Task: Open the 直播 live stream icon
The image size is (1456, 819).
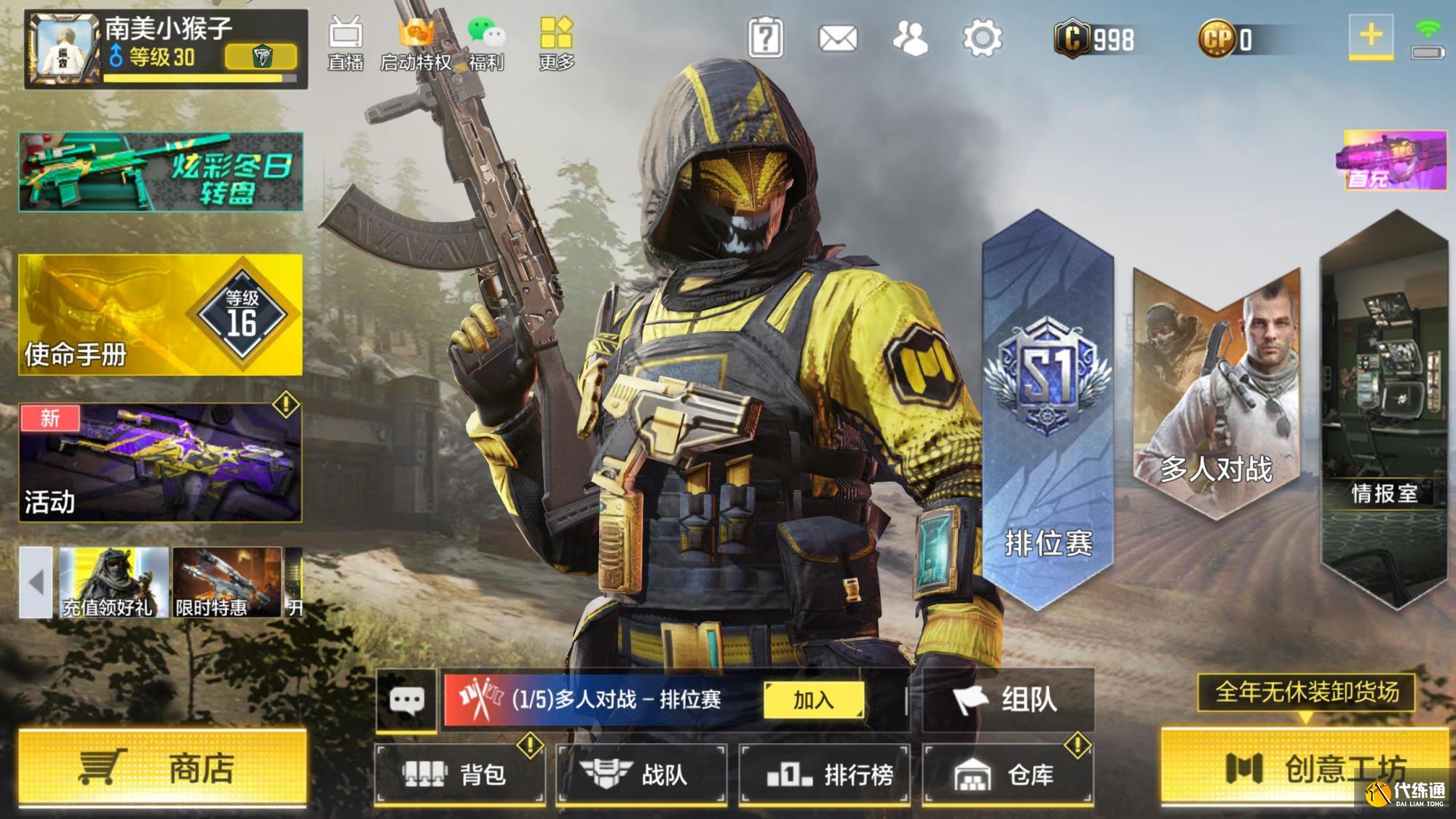Action: [x=345, y=44]
